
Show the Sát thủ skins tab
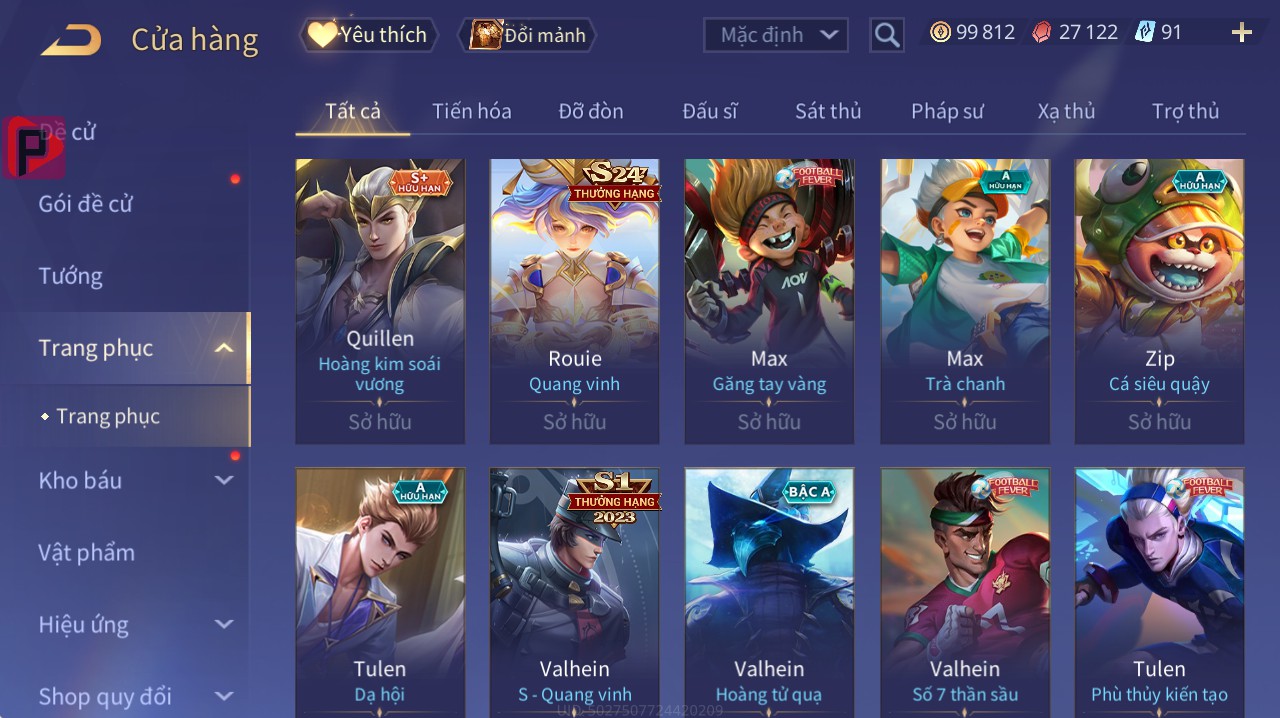pyautogui.click(x=828, y=111)
